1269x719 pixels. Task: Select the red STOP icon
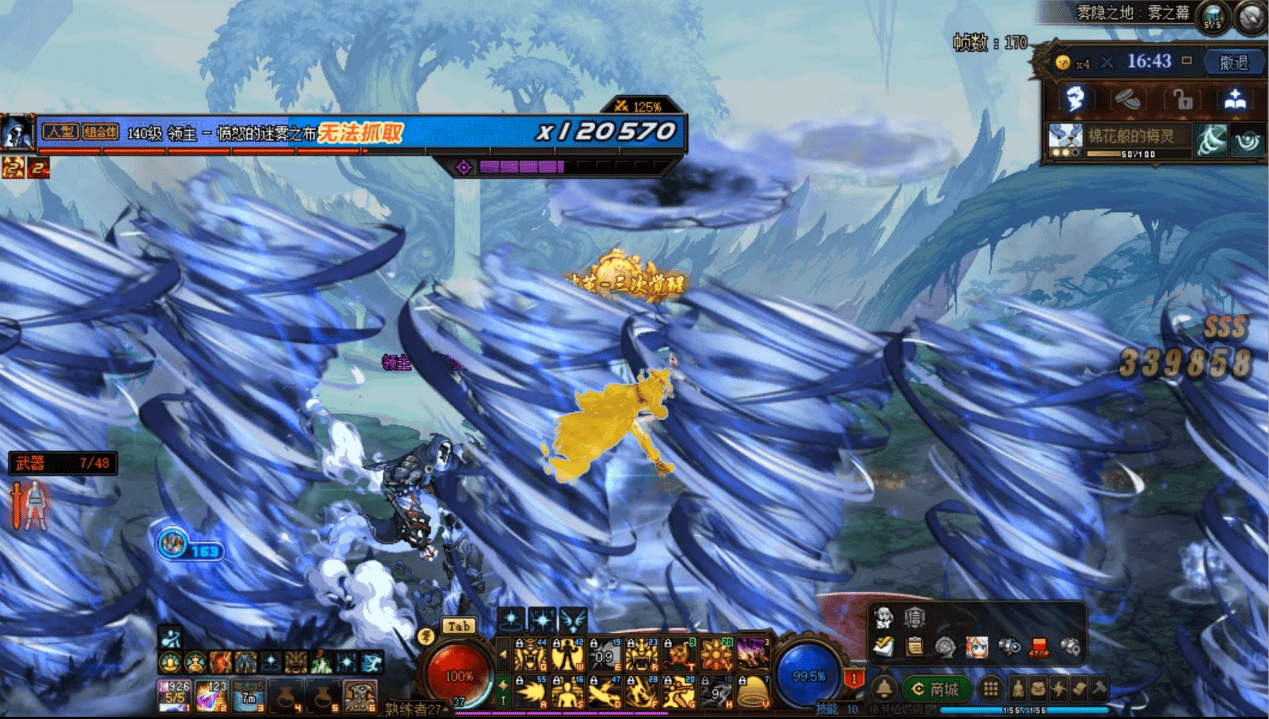(x=1039, y=646)
